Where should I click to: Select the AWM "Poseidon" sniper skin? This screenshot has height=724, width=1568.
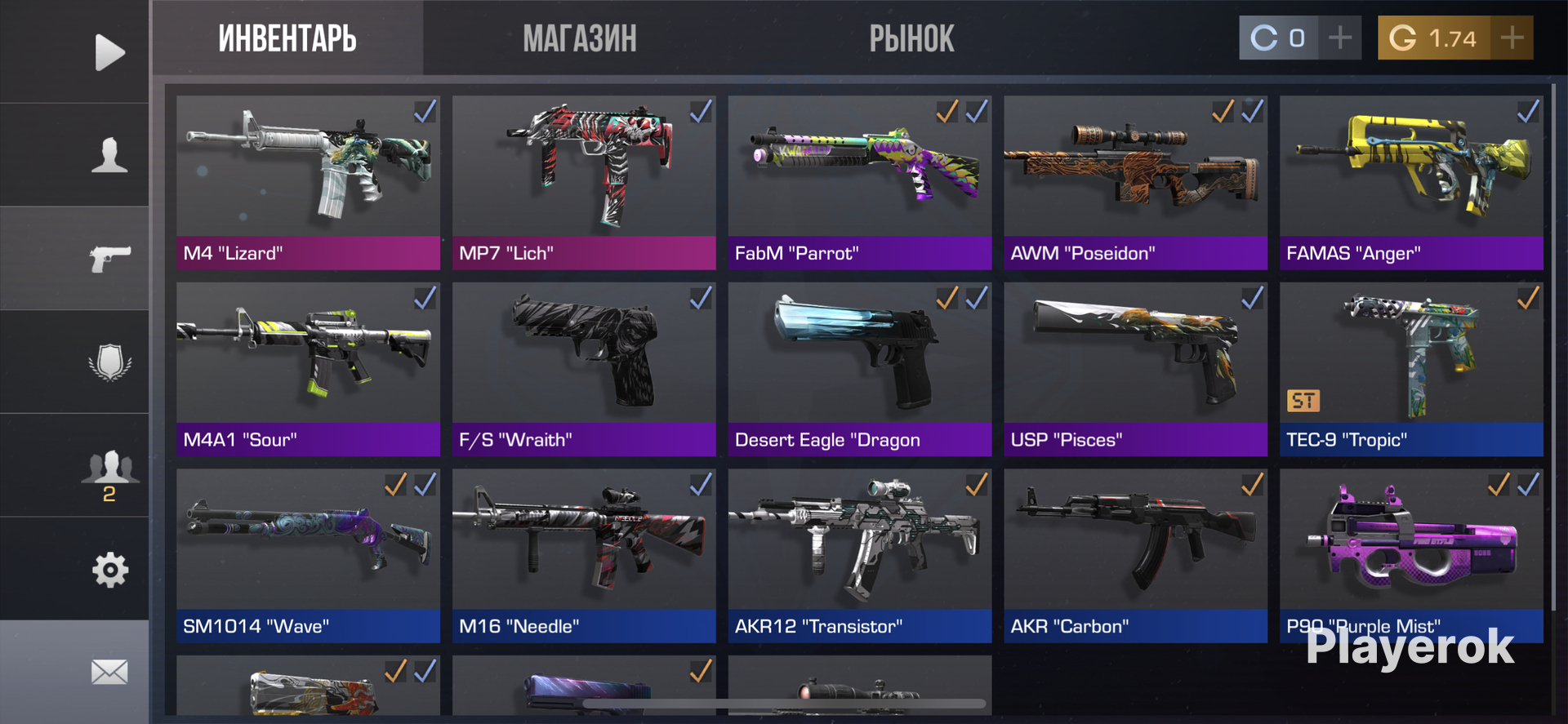click(1135, 181)
